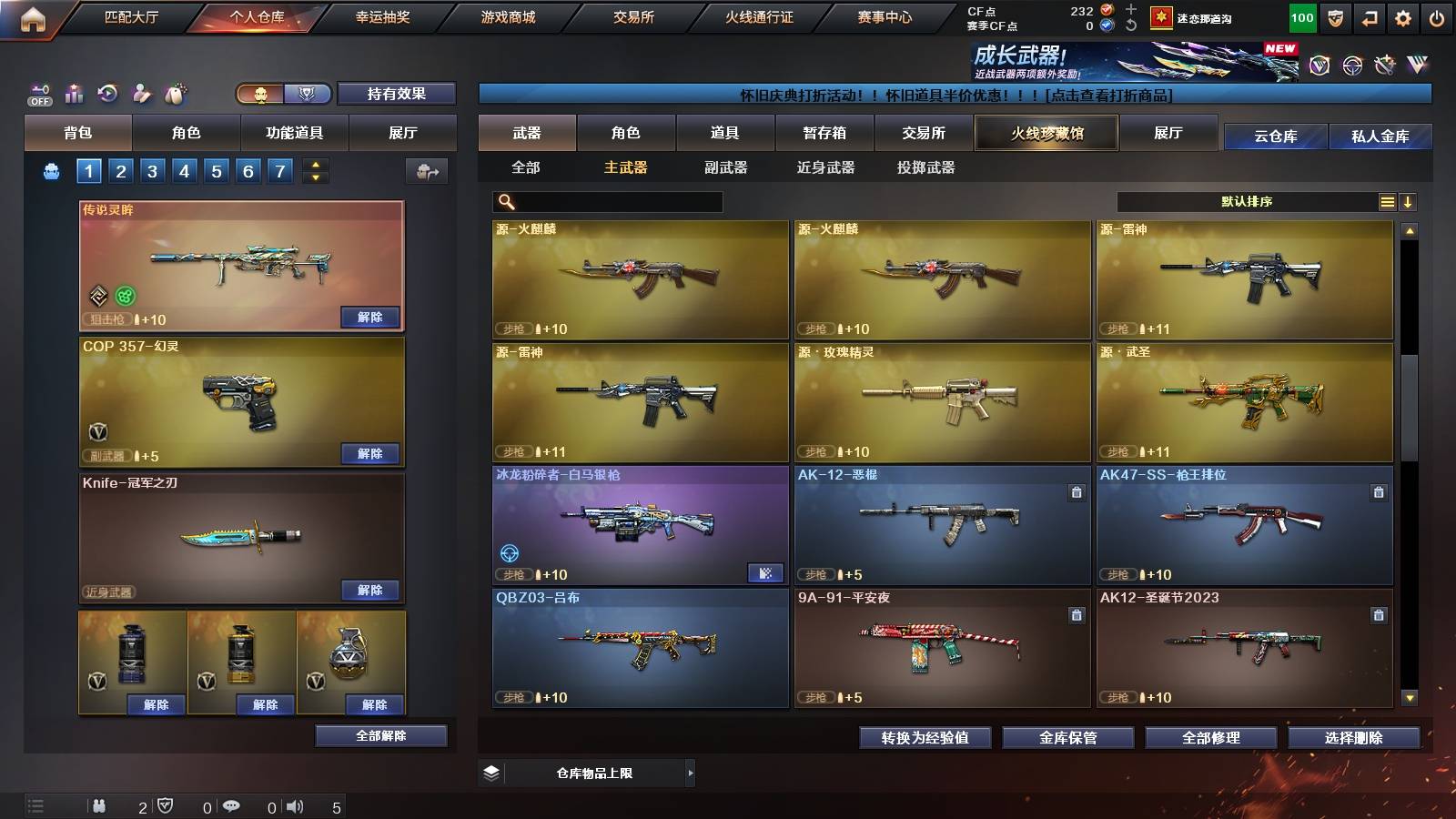
Task: Click the wrench repair icon under the banner
Action: 1383,66
